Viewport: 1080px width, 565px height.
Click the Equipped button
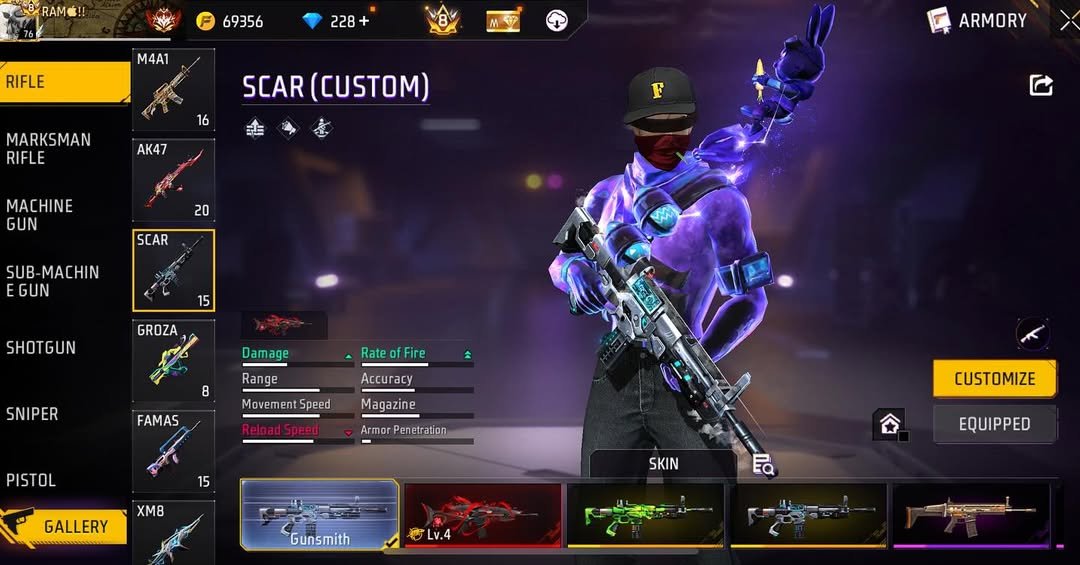(994, 424)
